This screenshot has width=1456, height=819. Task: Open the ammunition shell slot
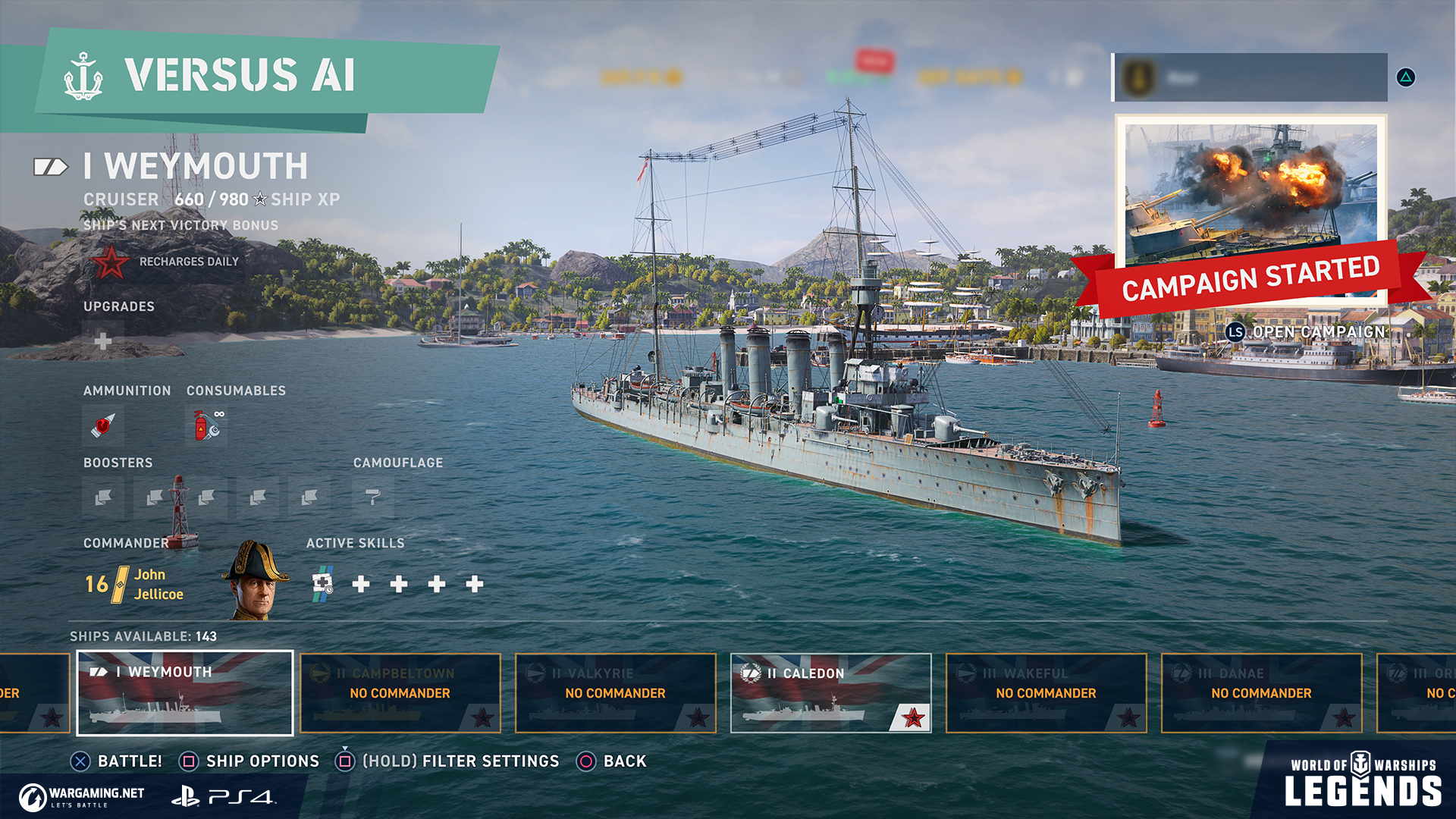tap(103, 425)
